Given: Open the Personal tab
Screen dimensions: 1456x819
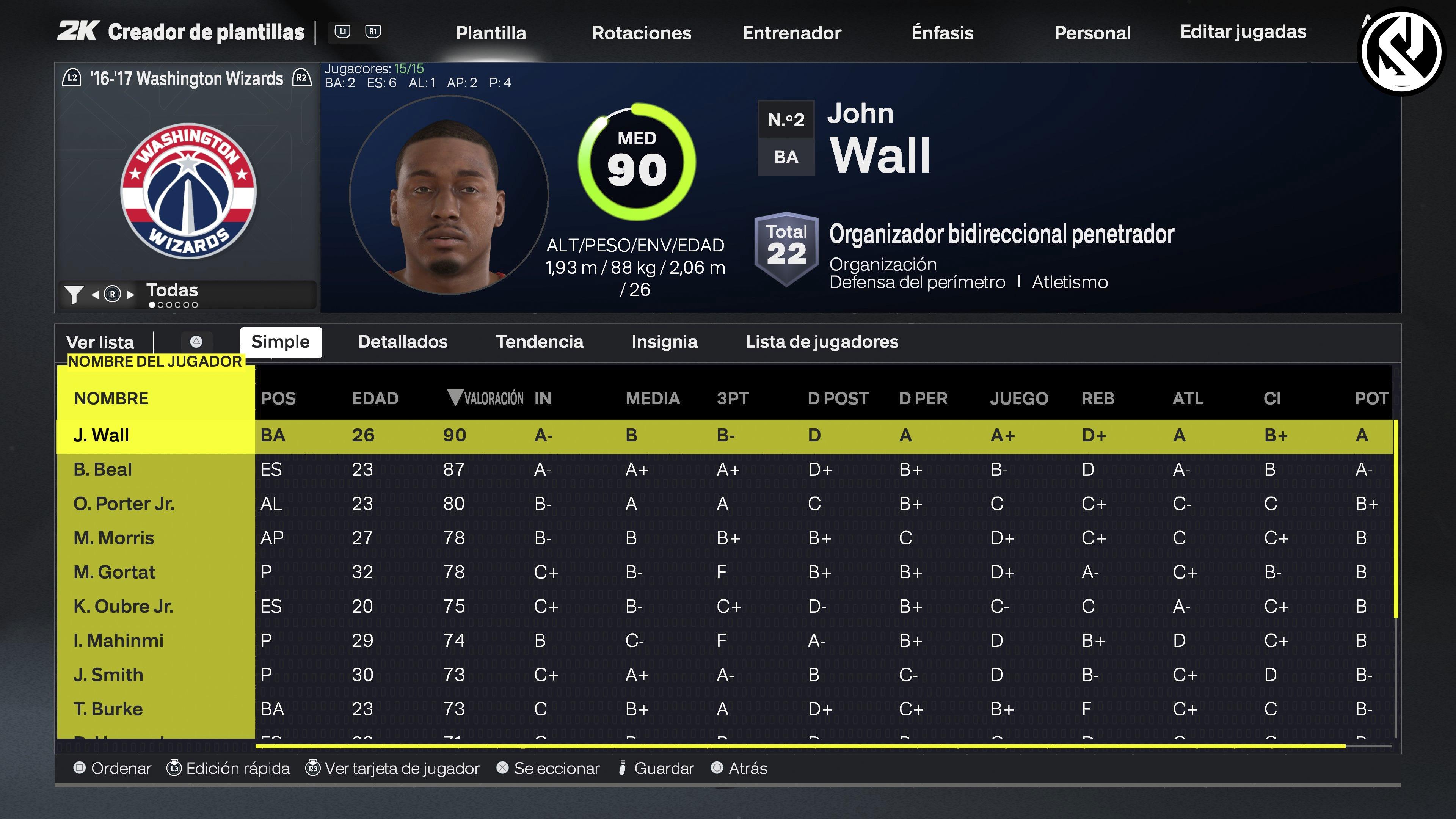Looking at the screenshot, I should 1092,33.
